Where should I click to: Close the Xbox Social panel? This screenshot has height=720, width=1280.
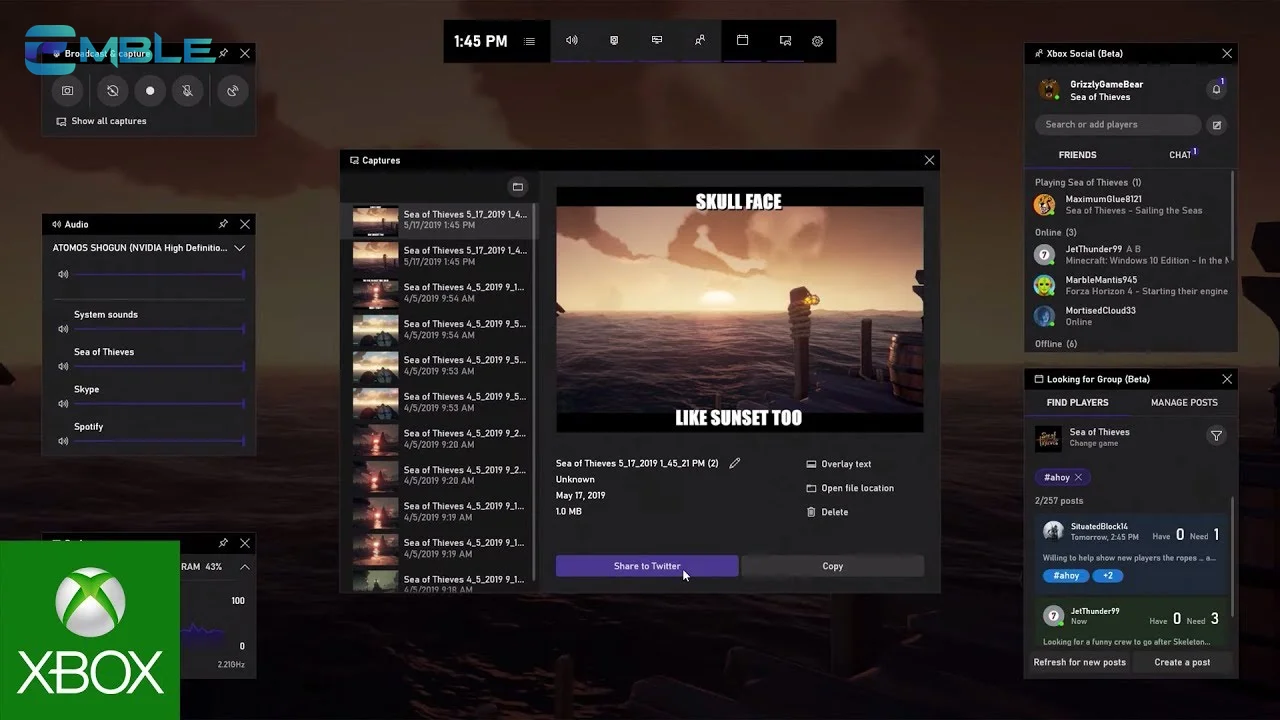(1227, 53)
